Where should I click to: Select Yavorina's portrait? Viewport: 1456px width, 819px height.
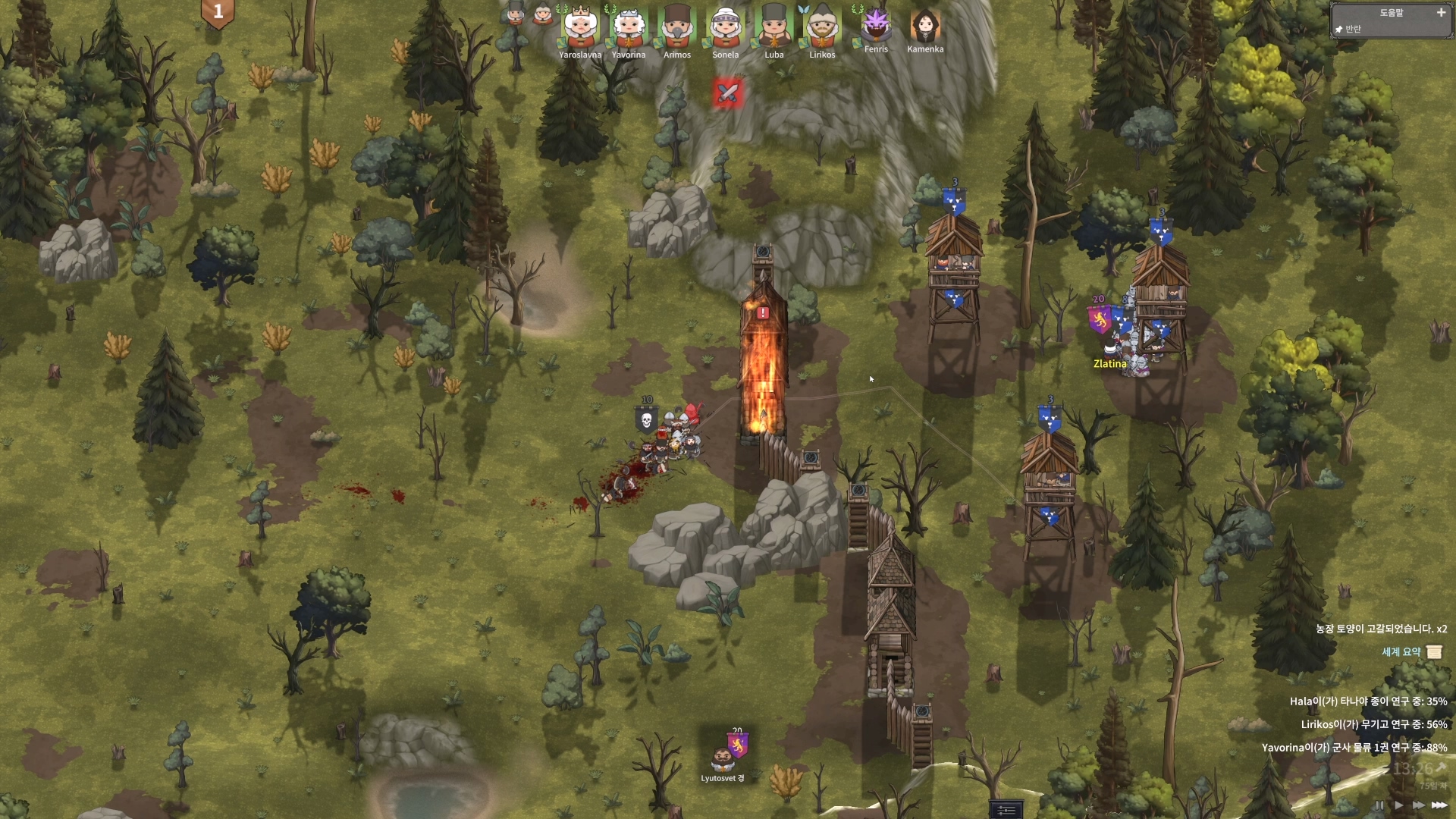point(629,27)
